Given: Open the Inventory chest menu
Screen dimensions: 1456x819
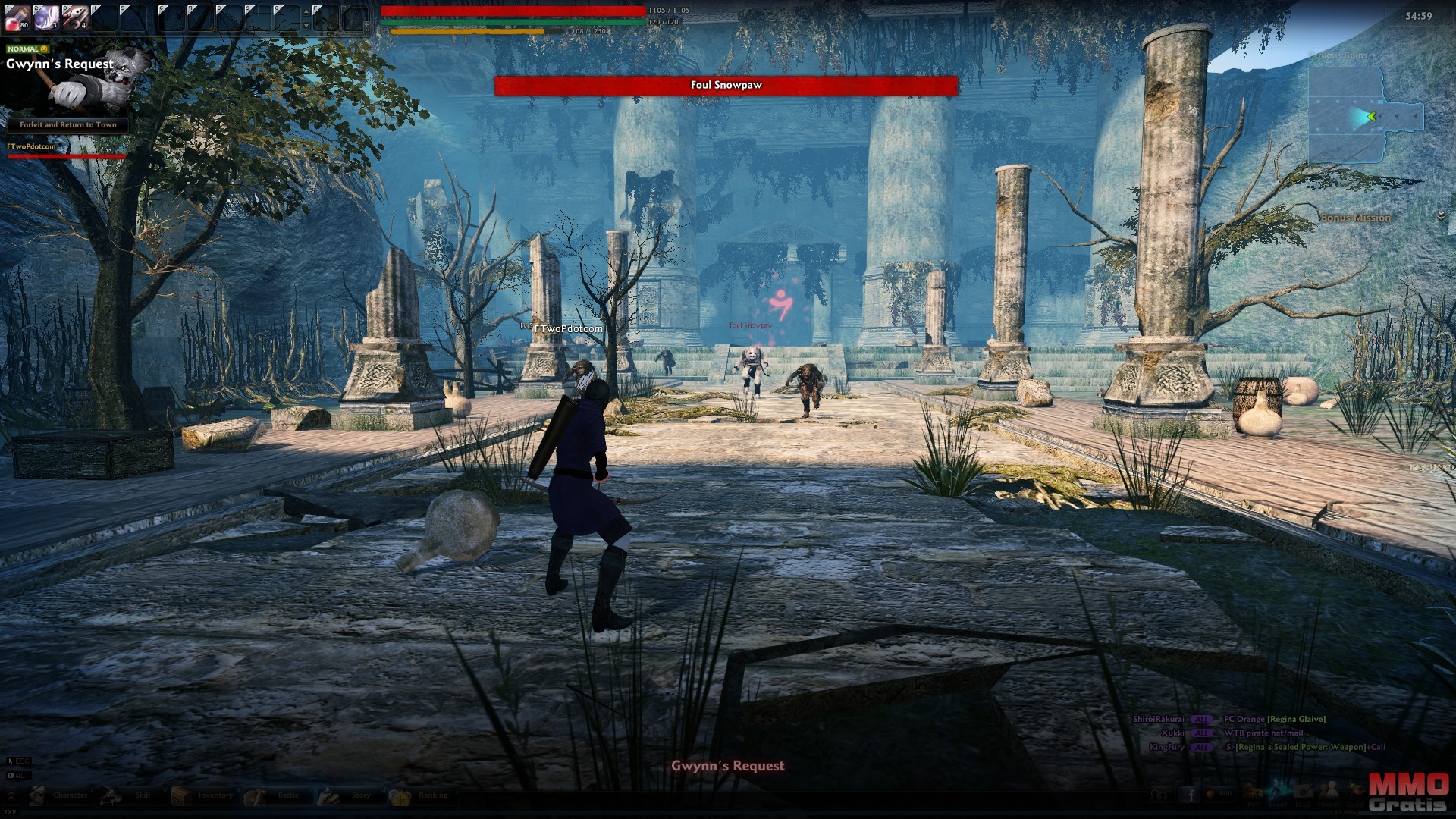Looking at the screenshot, I should [x=203, y=795].
